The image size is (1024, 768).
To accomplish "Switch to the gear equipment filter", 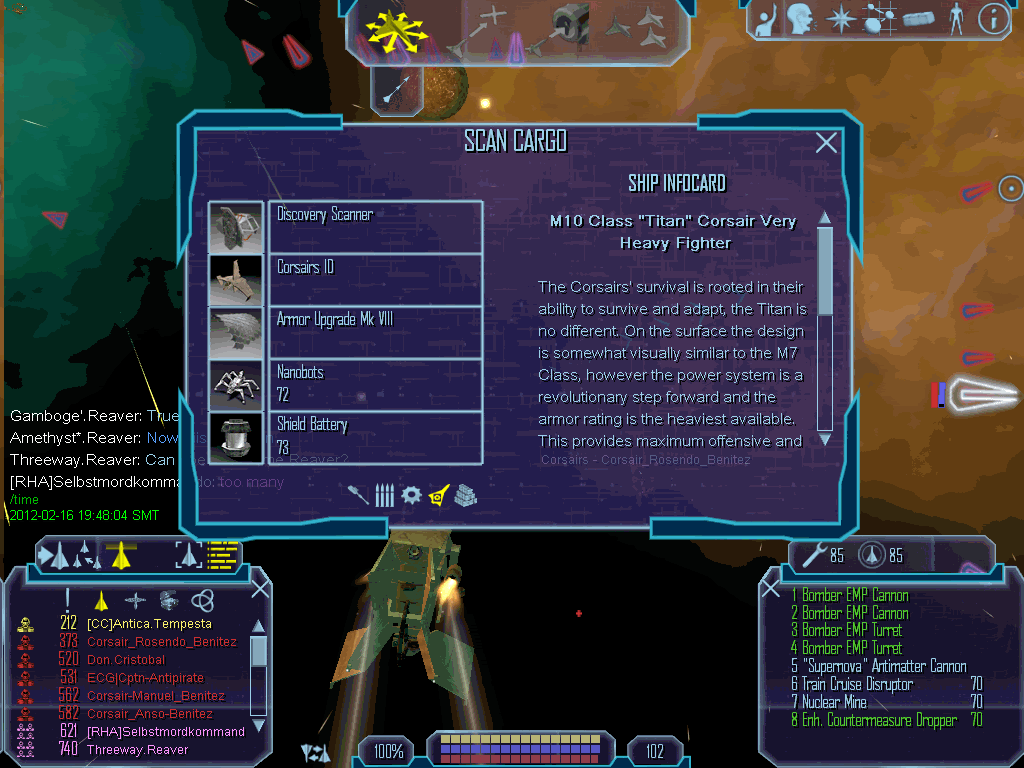I will click(411, 495).
